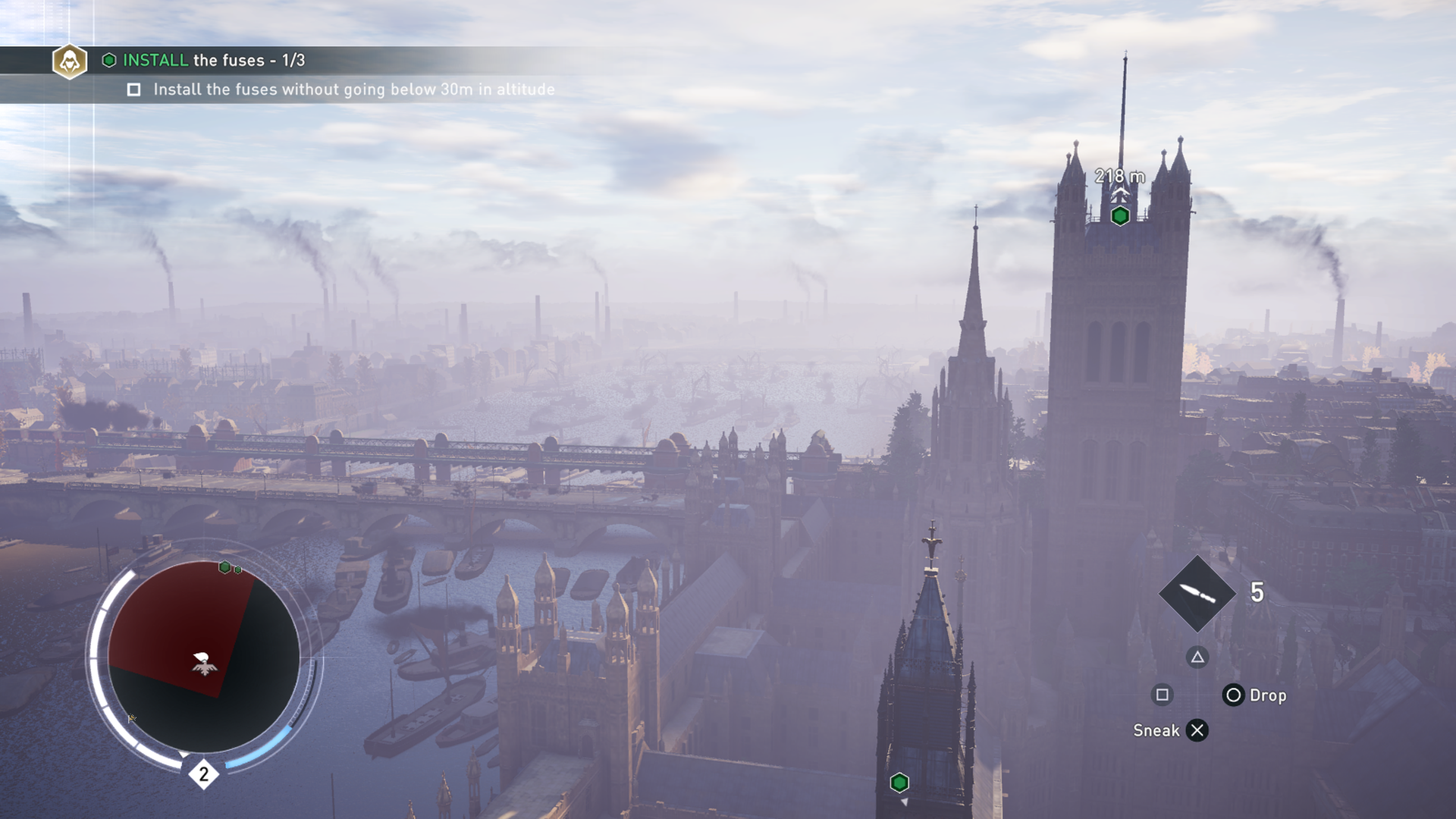Click the level 2 diamond badge

[x=203, y=774]
